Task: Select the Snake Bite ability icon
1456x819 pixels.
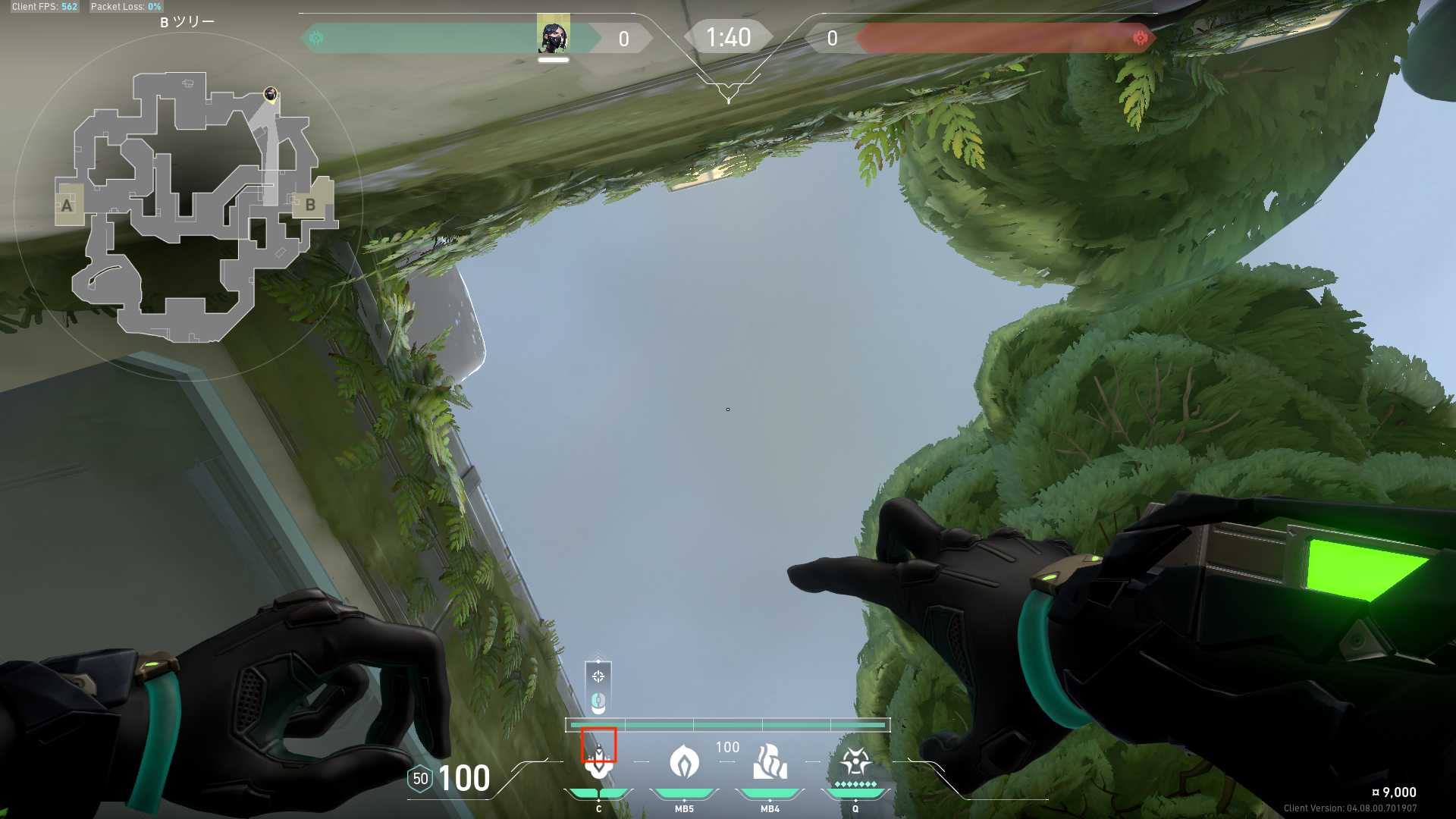Action: (x=599, y=762)
